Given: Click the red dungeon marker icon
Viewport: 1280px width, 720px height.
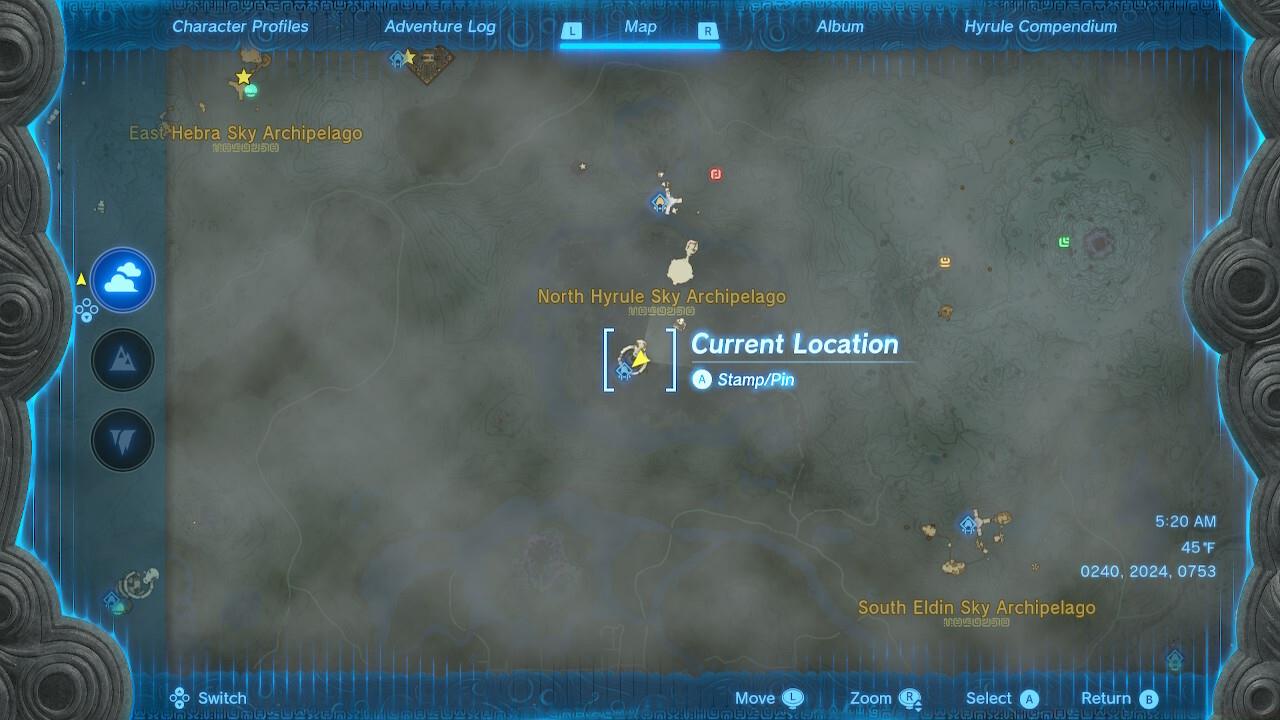Looking at the screenshot, I should coord(716,173).
